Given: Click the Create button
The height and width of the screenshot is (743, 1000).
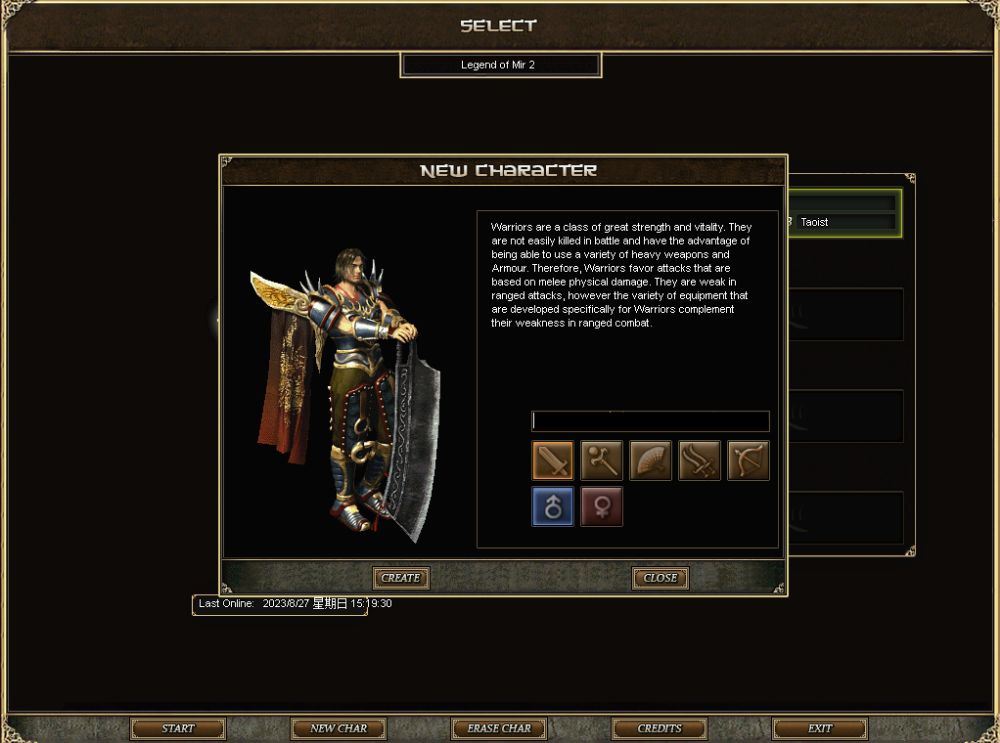Looking at the screenshot, I should pos(401,578).
